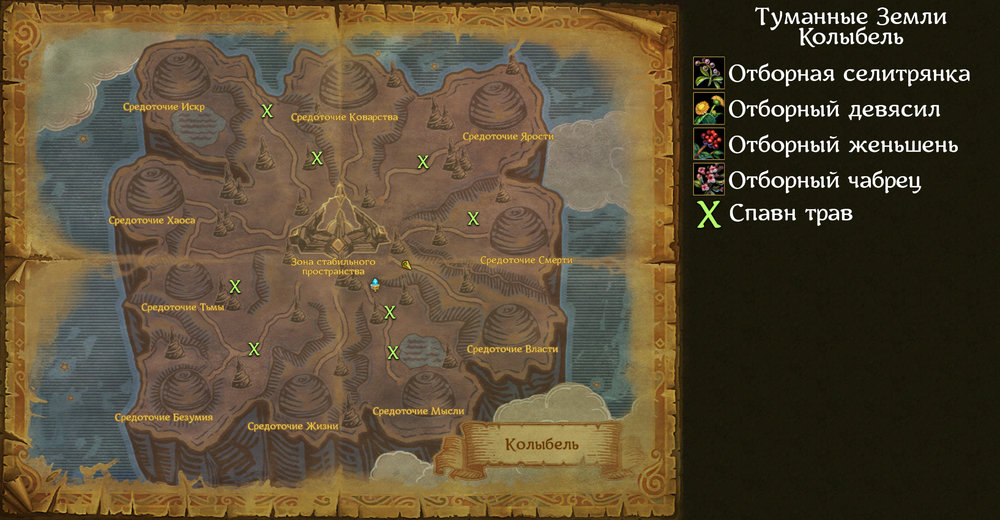Select the Средоточие Власти location label
Screen dimensions: 1000x520
[513, 349]
